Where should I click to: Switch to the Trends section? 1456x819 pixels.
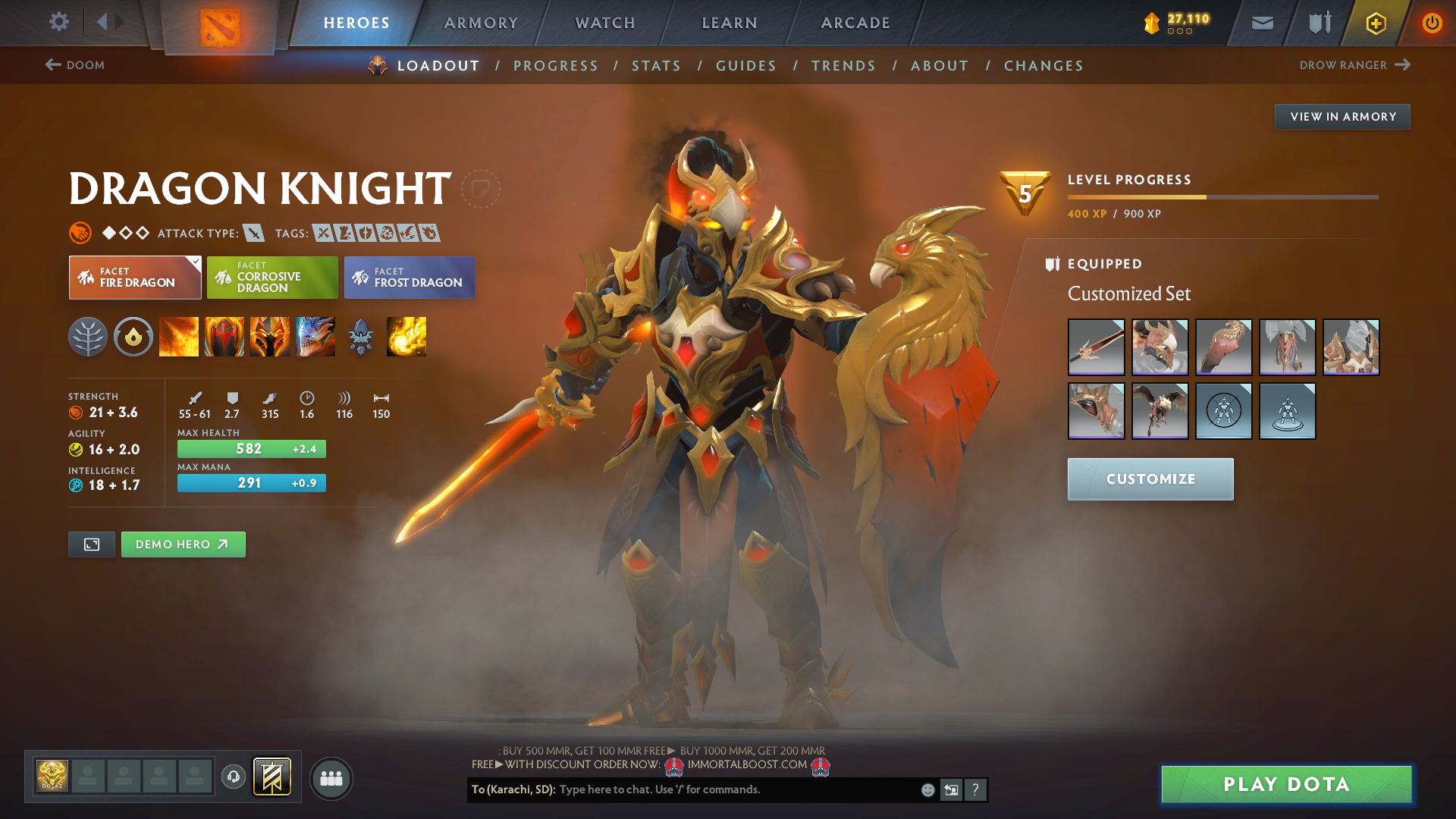tap(843, 66)
